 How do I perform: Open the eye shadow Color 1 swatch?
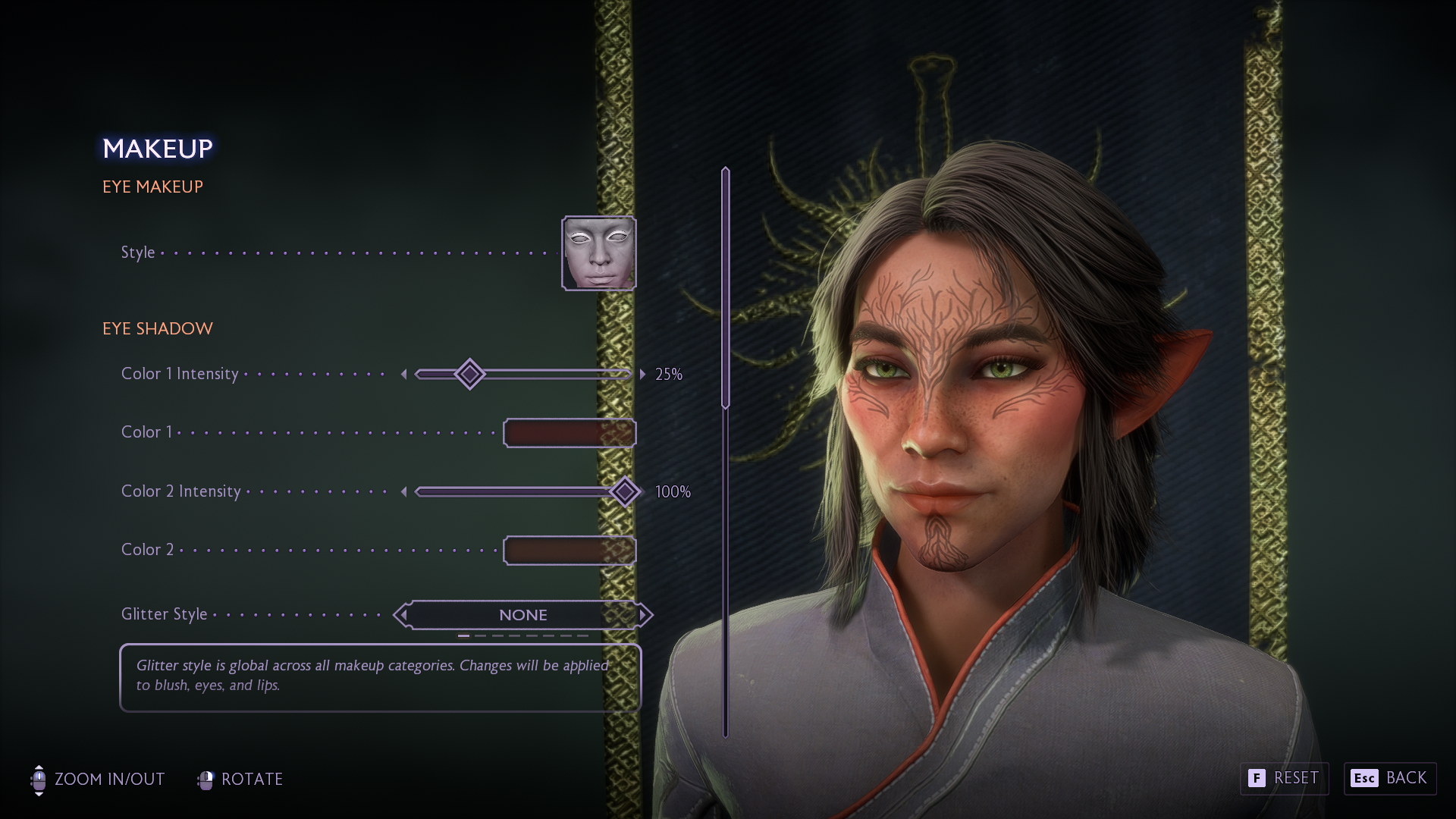pyautogui.click(x=570, y=433)
